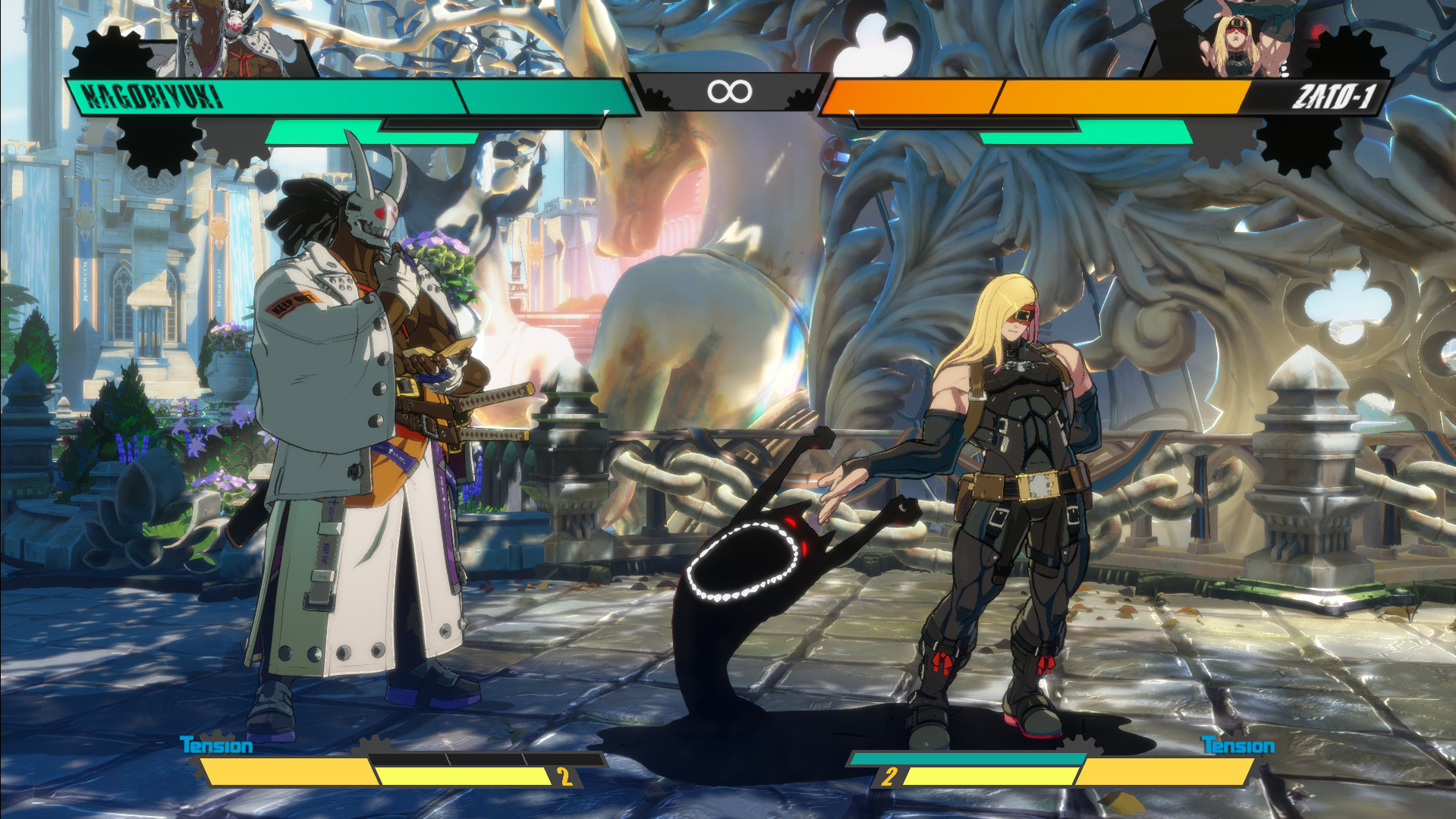This screenshot has width=1456, height=819.
Task: Click the number 2 on right Tension gauge
Action: coord(888,775)
